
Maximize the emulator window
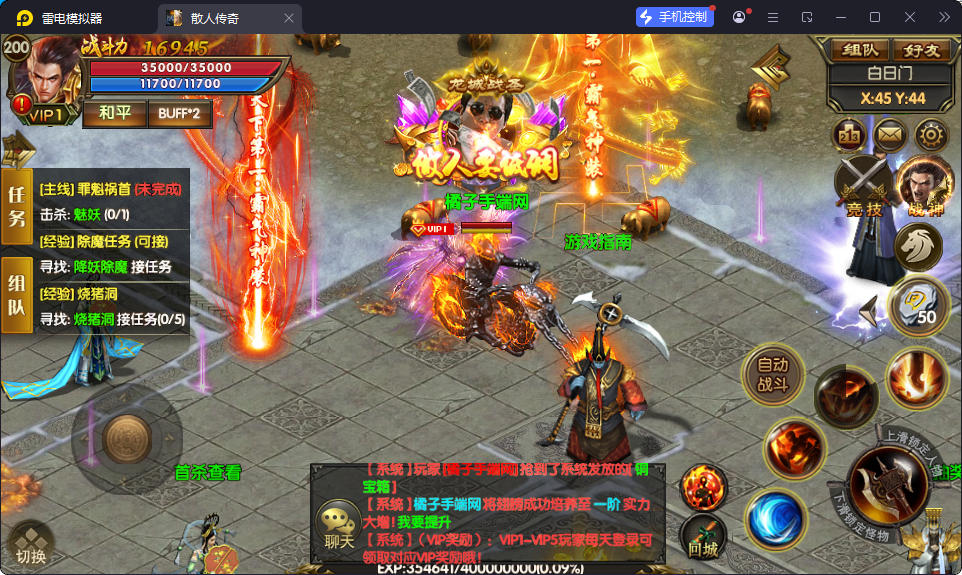[875, 17]
